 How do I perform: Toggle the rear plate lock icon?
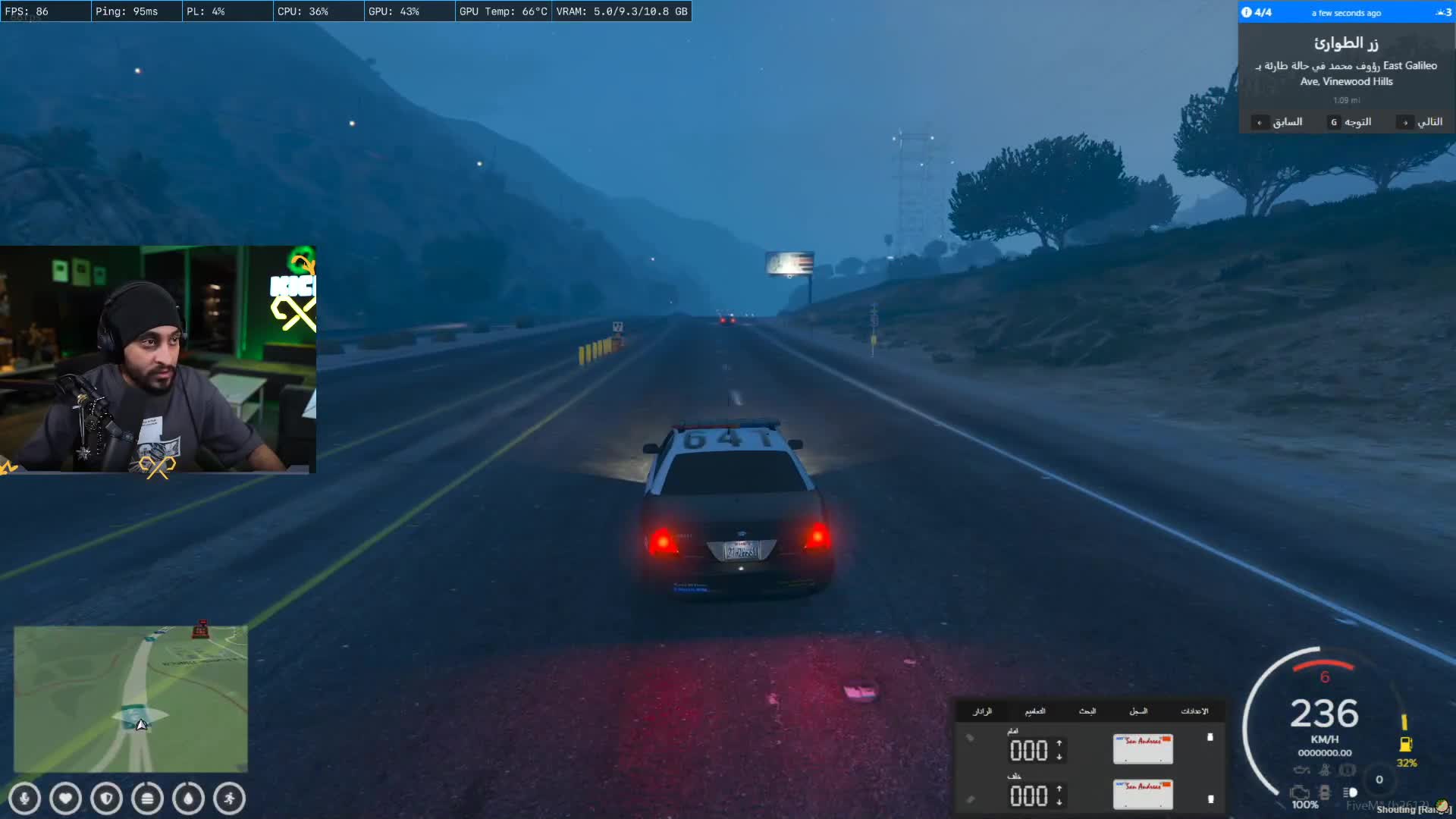1210,799
